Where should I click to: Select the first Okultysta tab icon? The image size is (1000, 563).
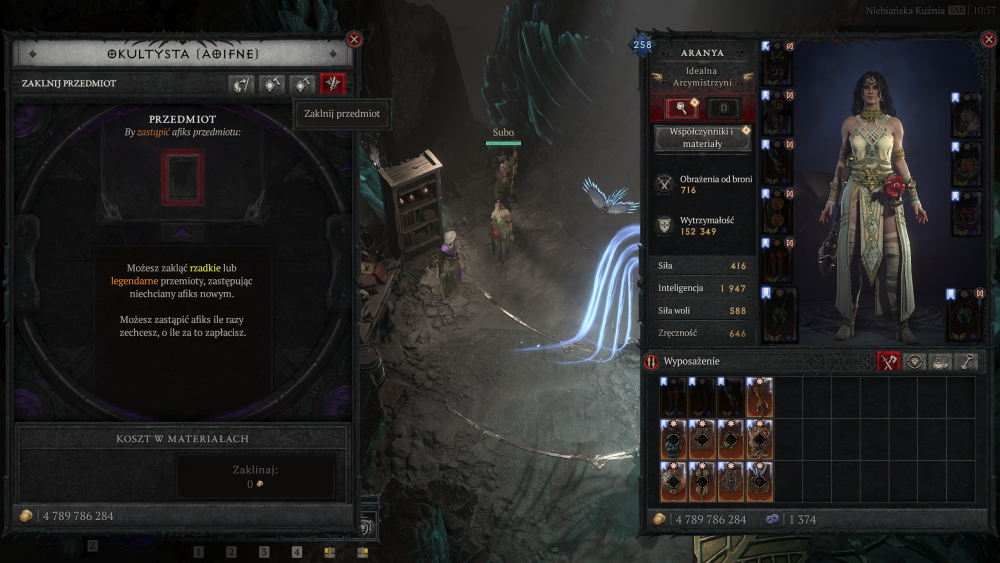coord(241,84)
